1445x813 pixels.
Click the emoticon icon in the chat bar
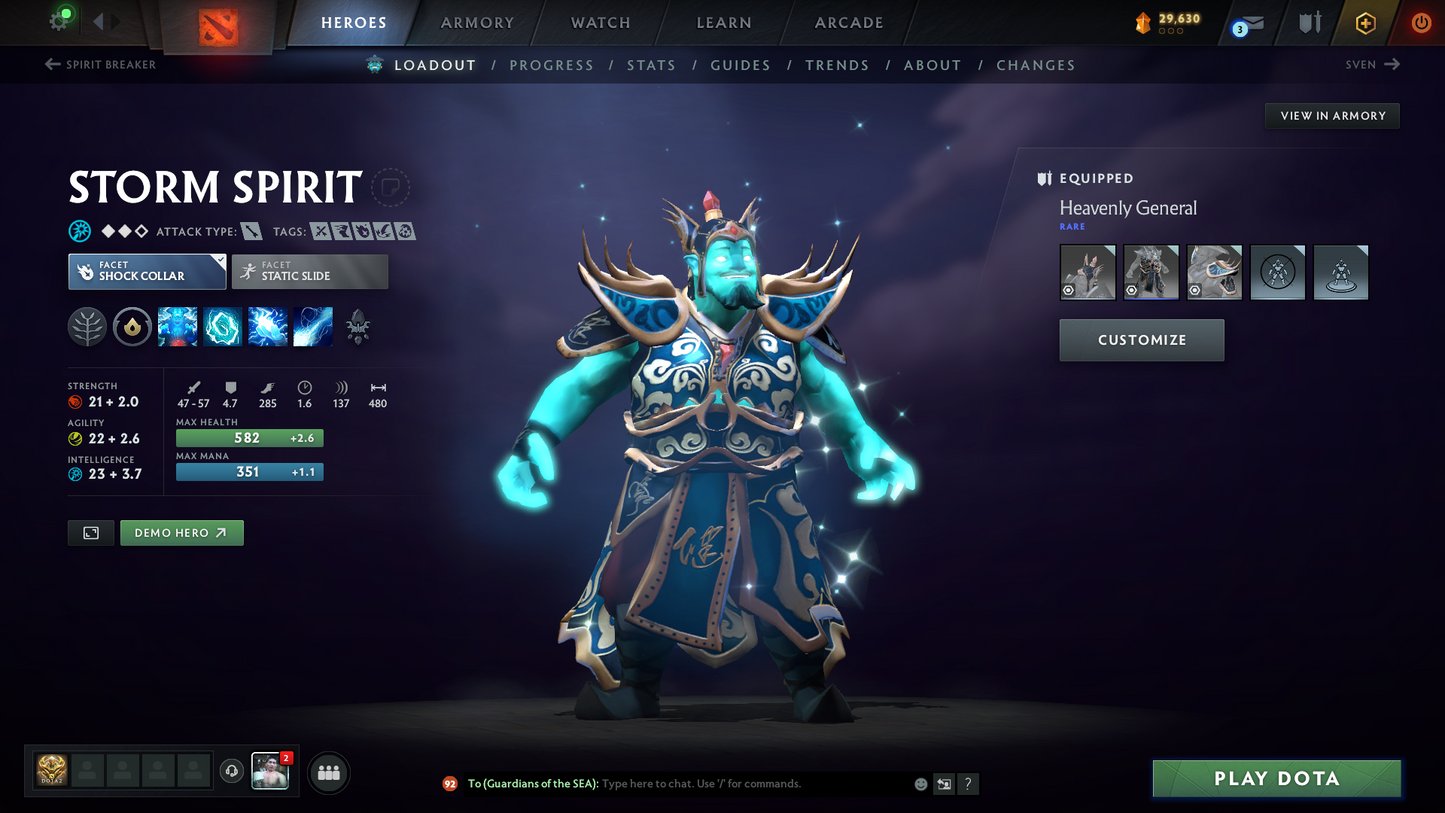pos(919,784)
